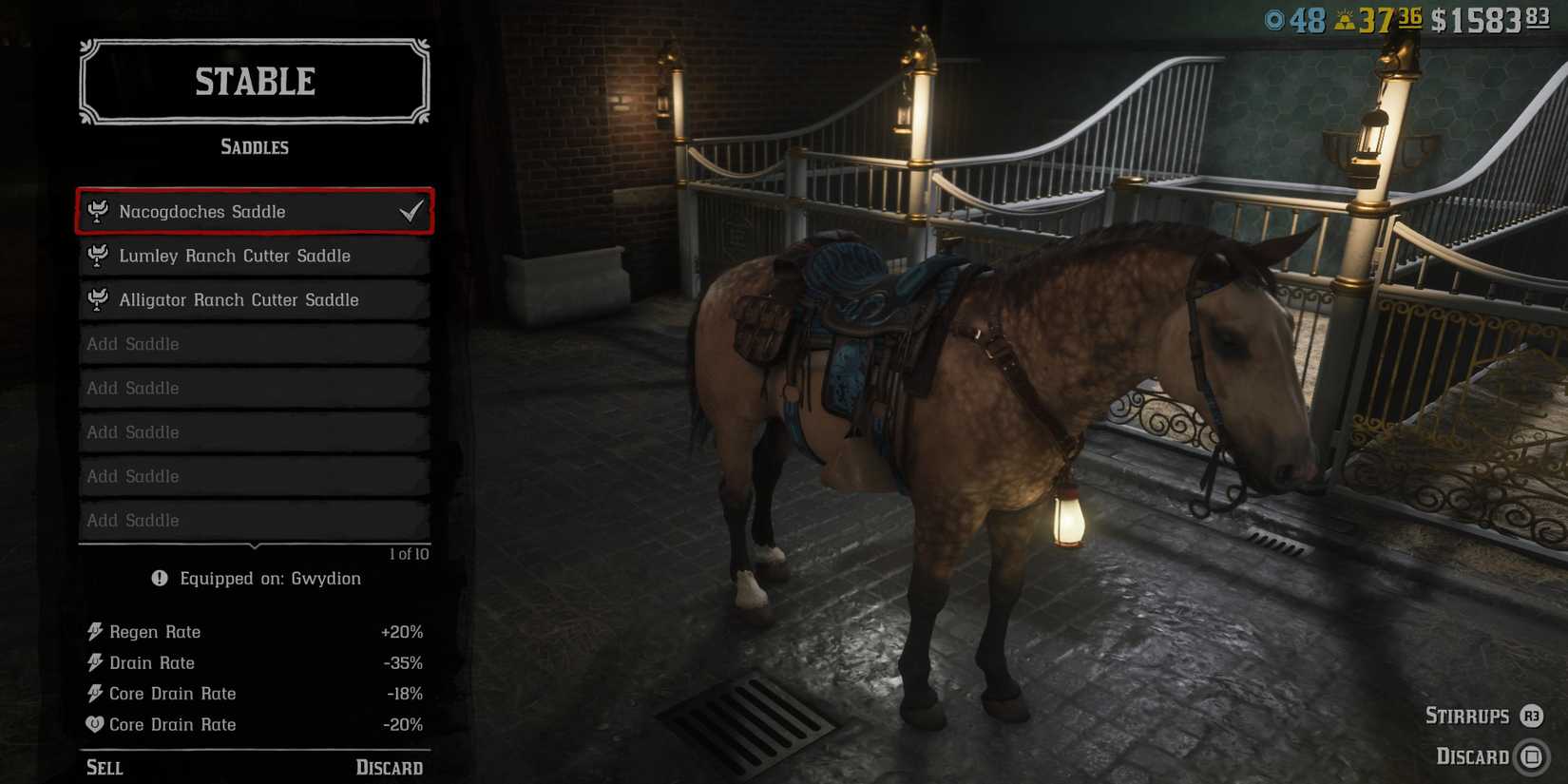Click the info icon beside Equipped on Gwydion
The height and width of the screenshot is (784, 1568).
click(x=158, y=578)
